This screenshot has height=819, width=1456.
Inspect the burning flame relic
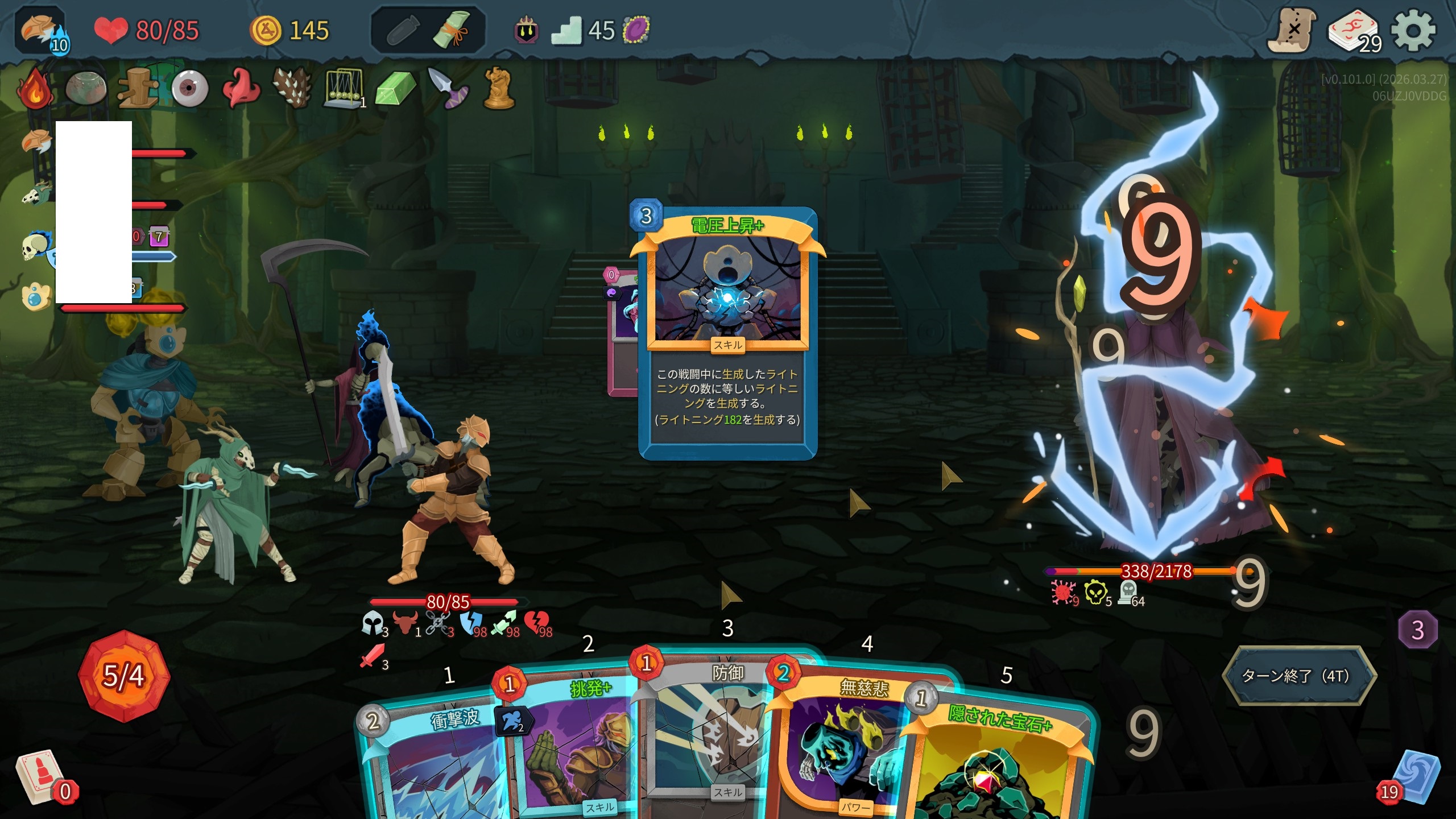[x=35, y=89]
